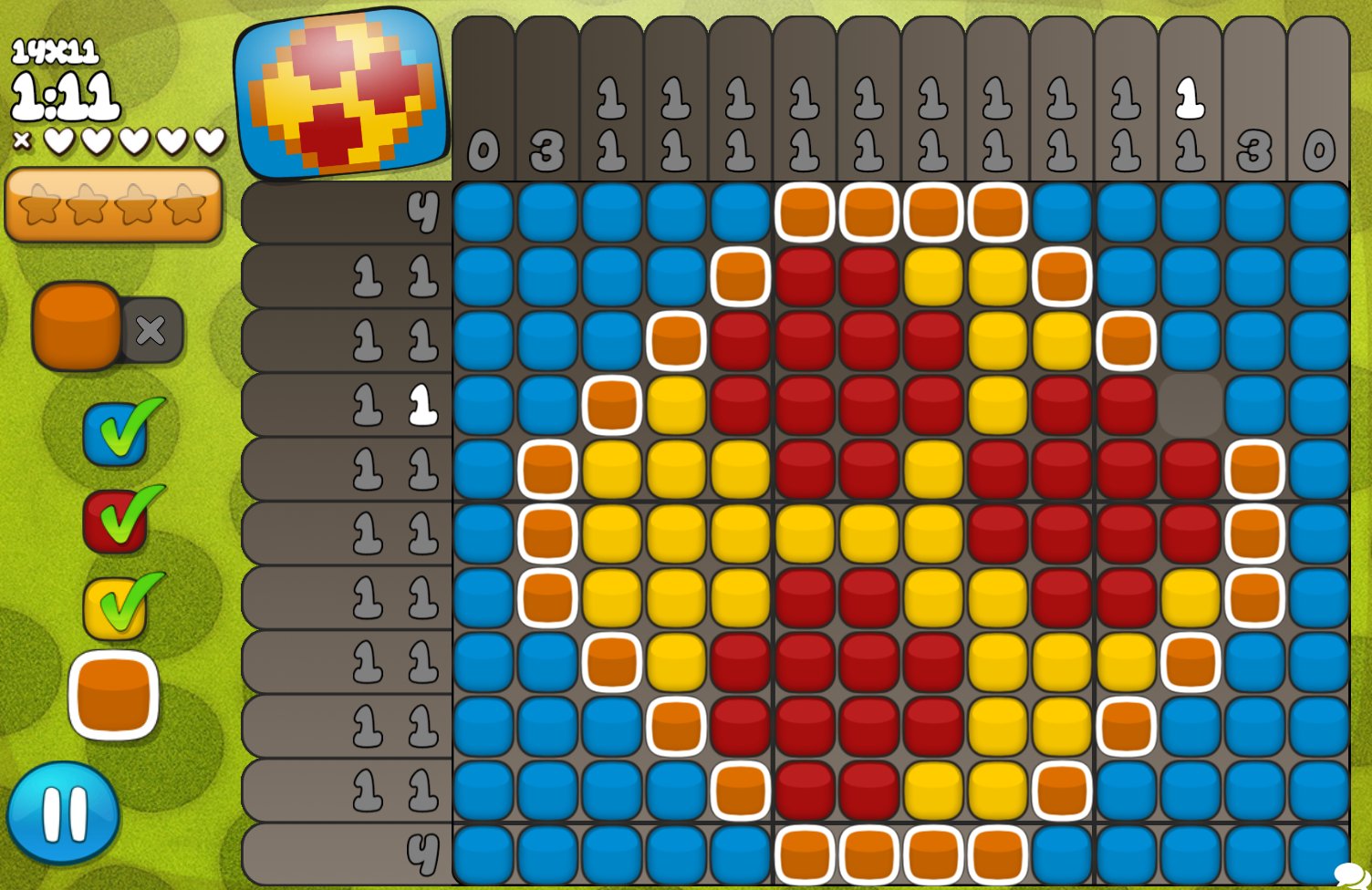Screen dimensions: 1372x890
Task: Fill the only empty gray grid cell
Action: point(1190,405)
